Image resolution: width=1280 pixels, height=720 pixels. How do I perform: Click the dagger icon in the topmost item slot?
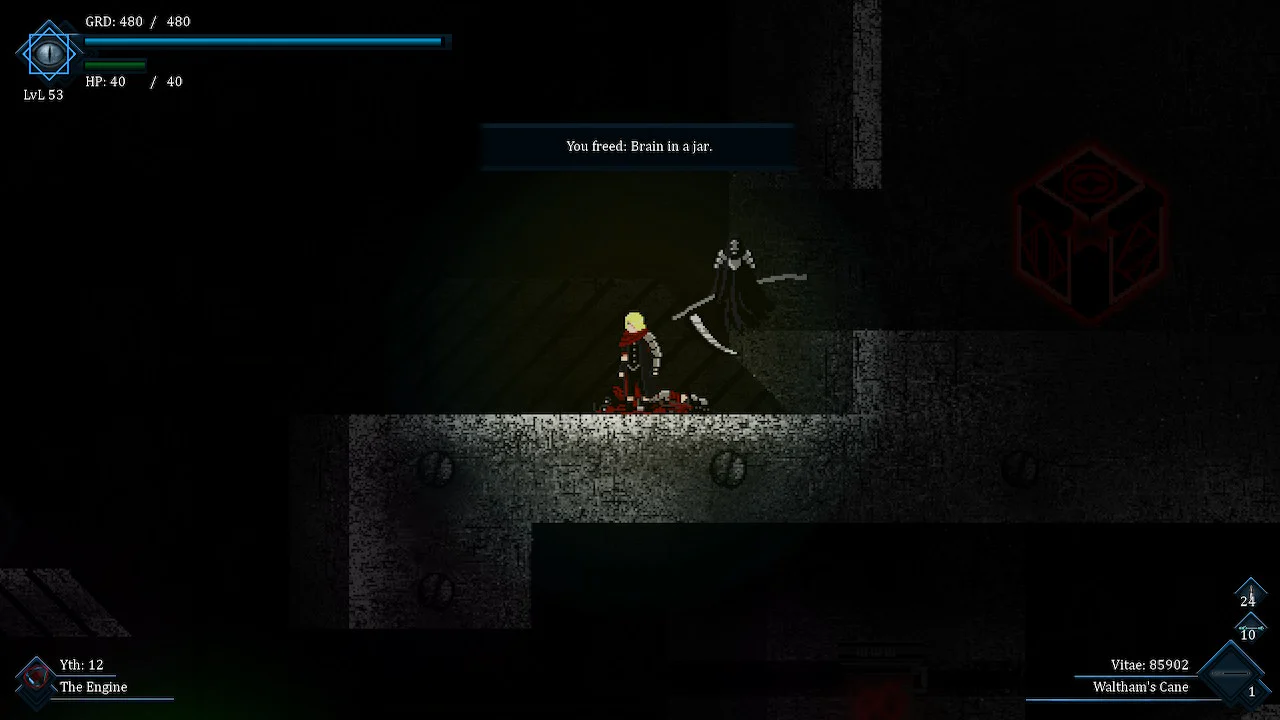pos(1250,590)
